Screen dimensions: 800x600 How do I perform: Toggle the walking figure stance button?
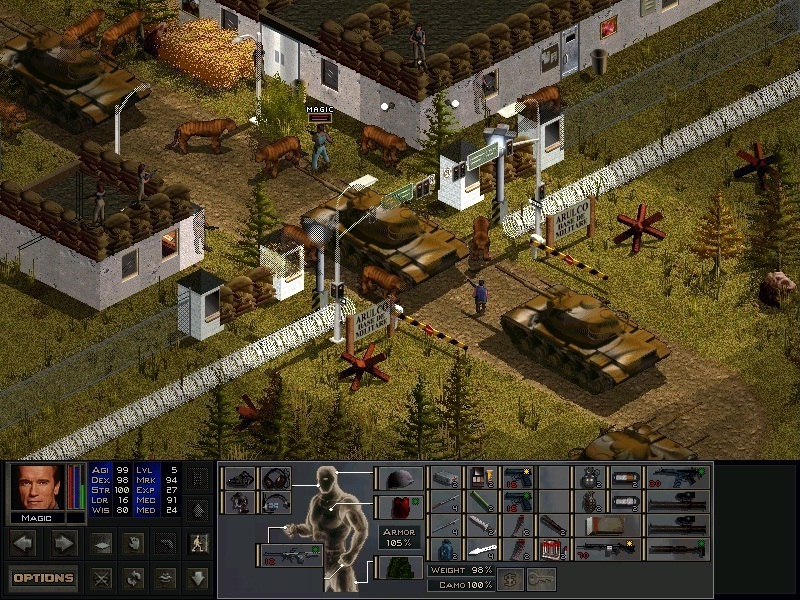point(198,544)
